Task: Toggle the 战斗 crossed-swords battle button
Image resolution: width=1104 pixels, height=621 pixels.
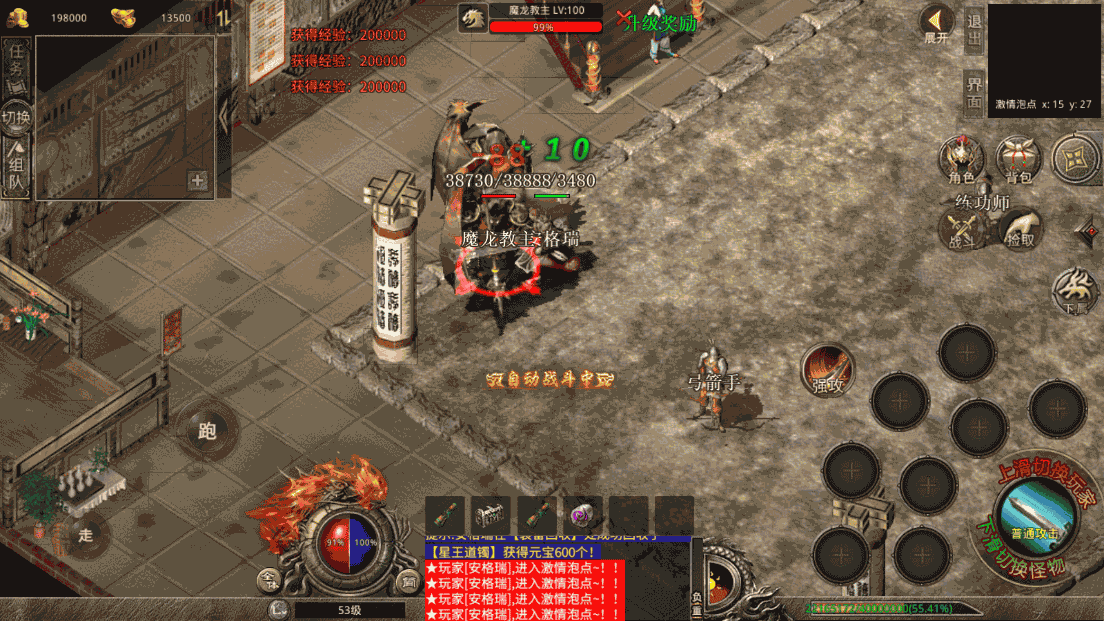Action: click(x=960, y=229)
